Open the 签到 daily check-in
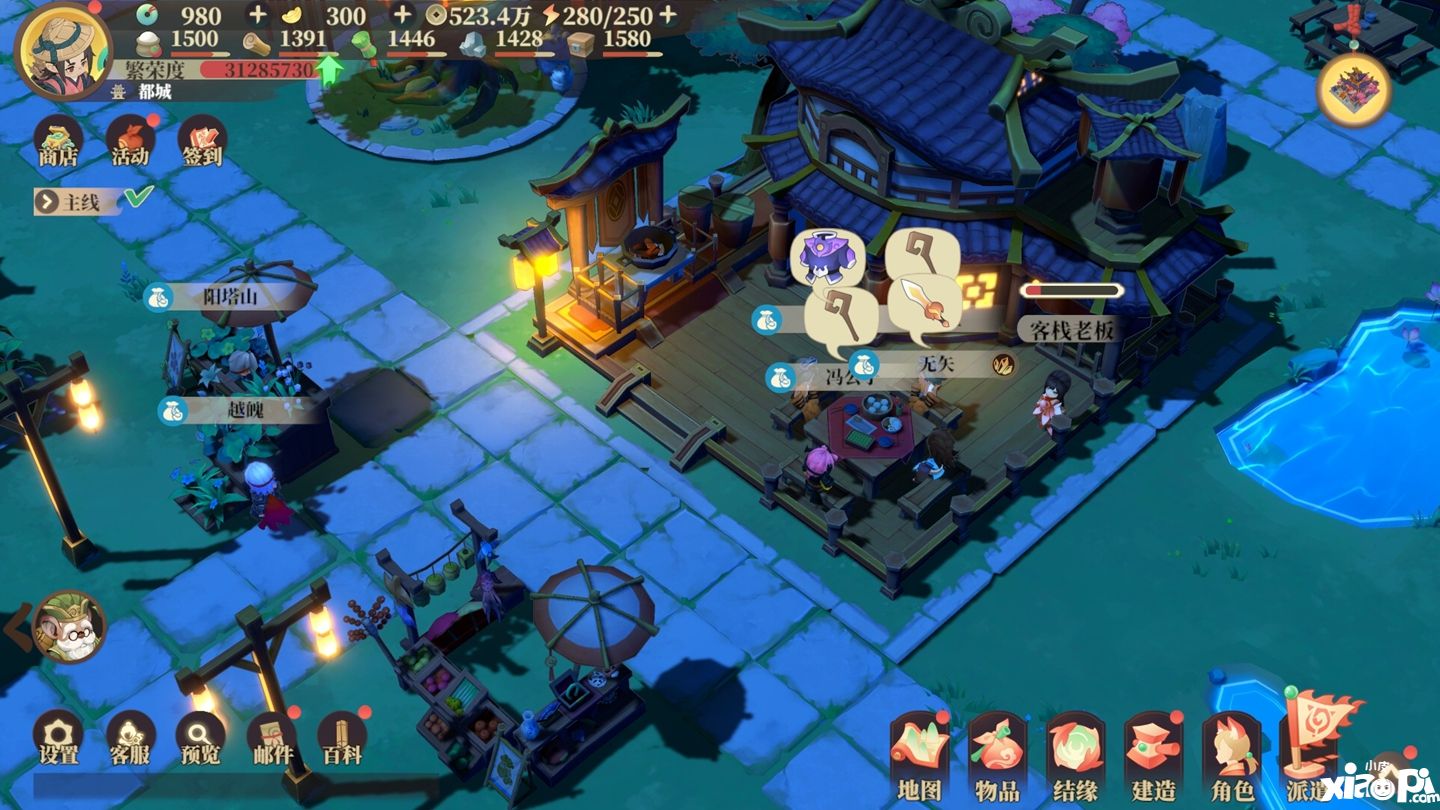The width and height of the screenshot is (1440, 810). (x=201, y=141)
